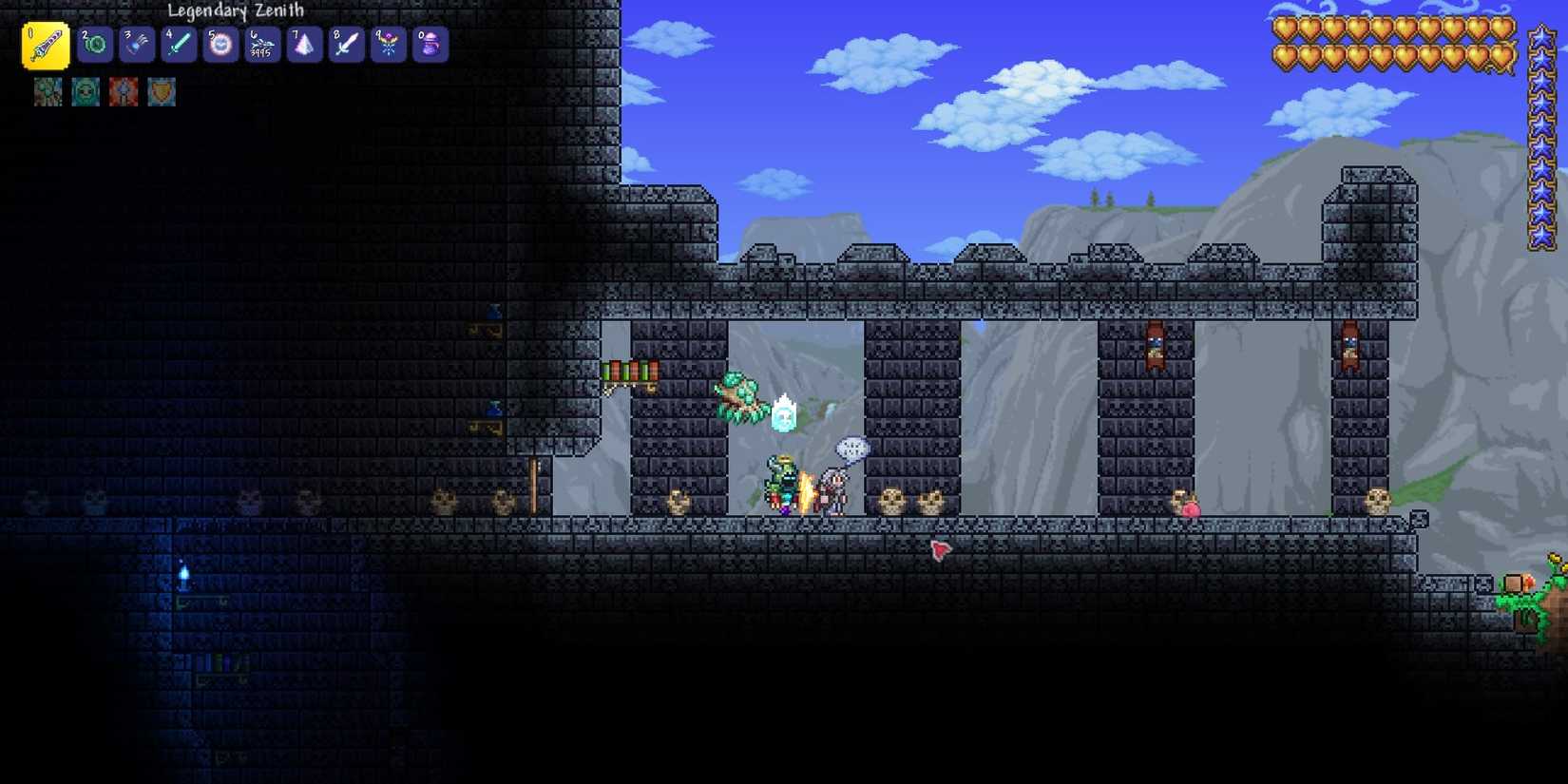Remove the green circular buff
1568x784 pixels.
85,91
